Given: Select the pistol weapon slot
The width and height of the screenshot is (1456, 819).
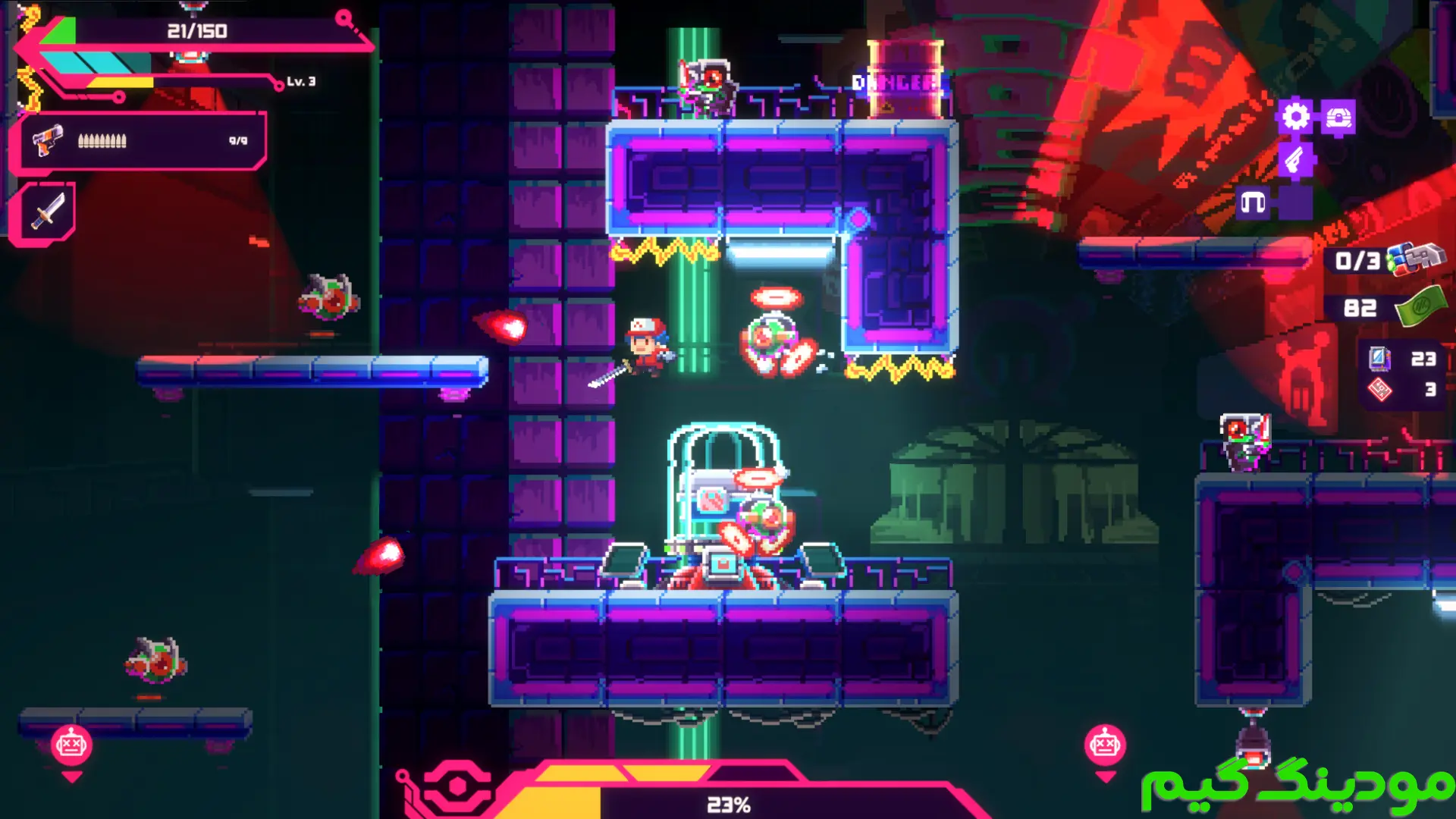Looking at the screenshot, I should click(x=47, y=141).
